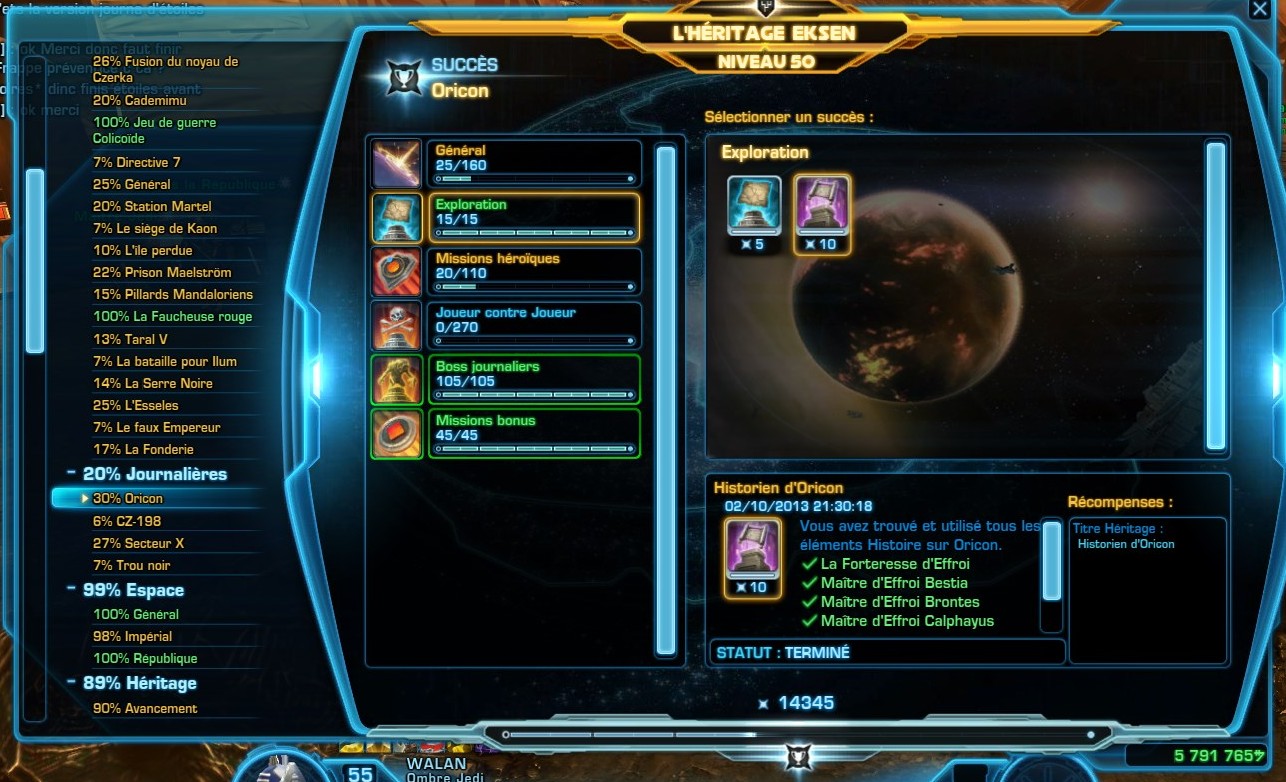Open Missions bonus via its red icon
Viewport: 1286px width, 782px height.
pos(396,432)
